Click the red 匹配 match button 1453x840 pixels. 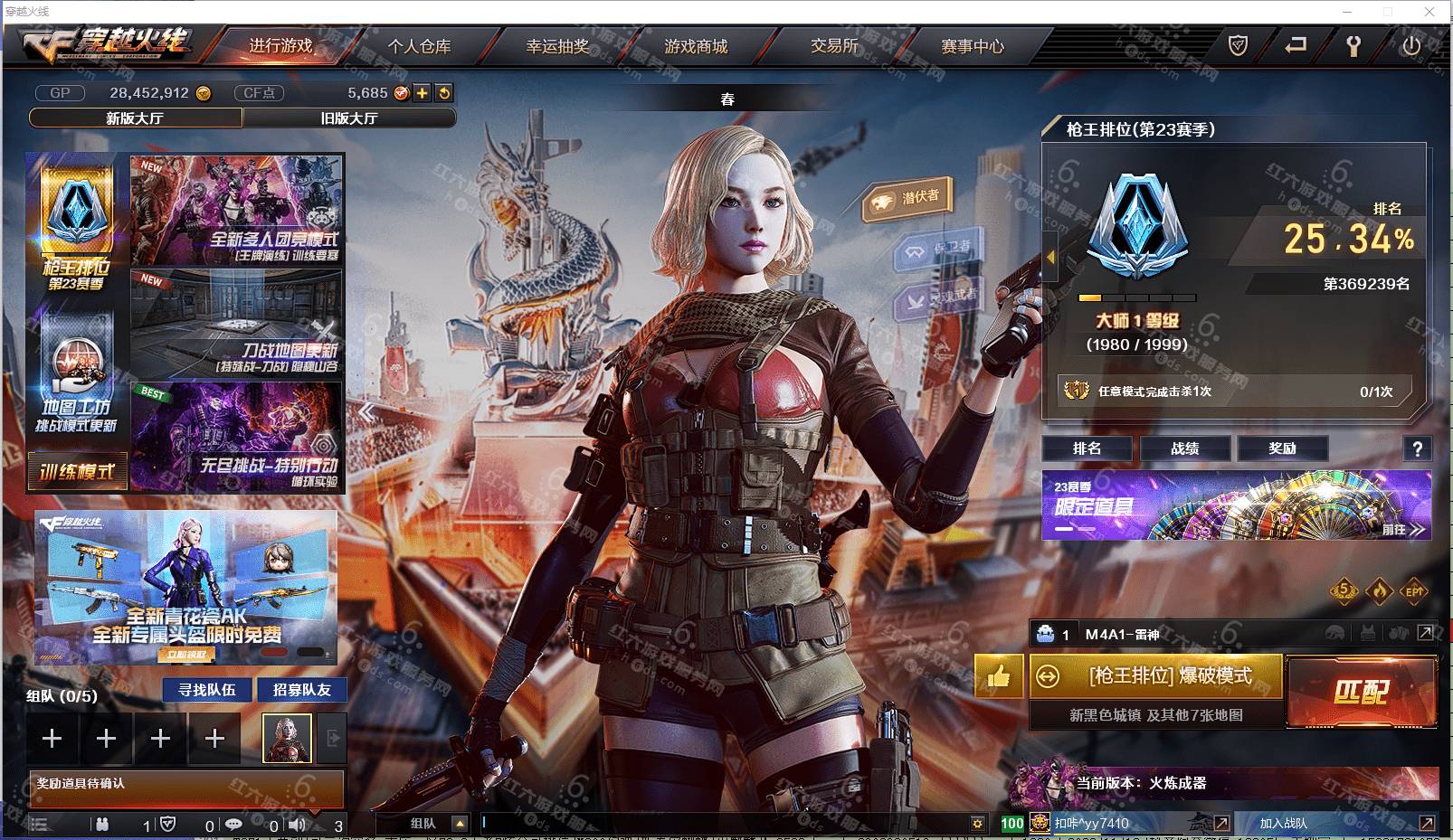coord(1361,693)
